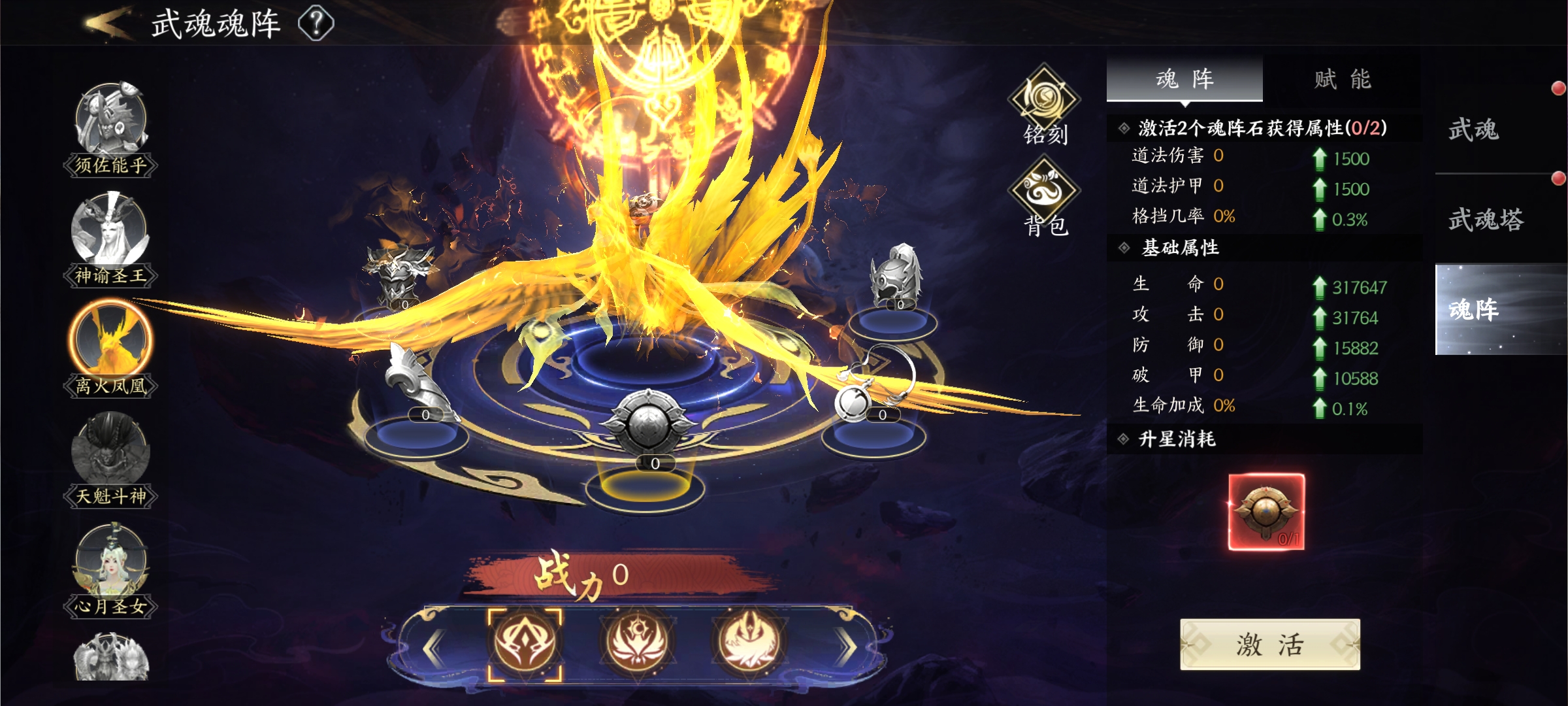Open the 武魂塔 side menu
The width and height of the screenshot is (1568, 706).
[1486, 220]
